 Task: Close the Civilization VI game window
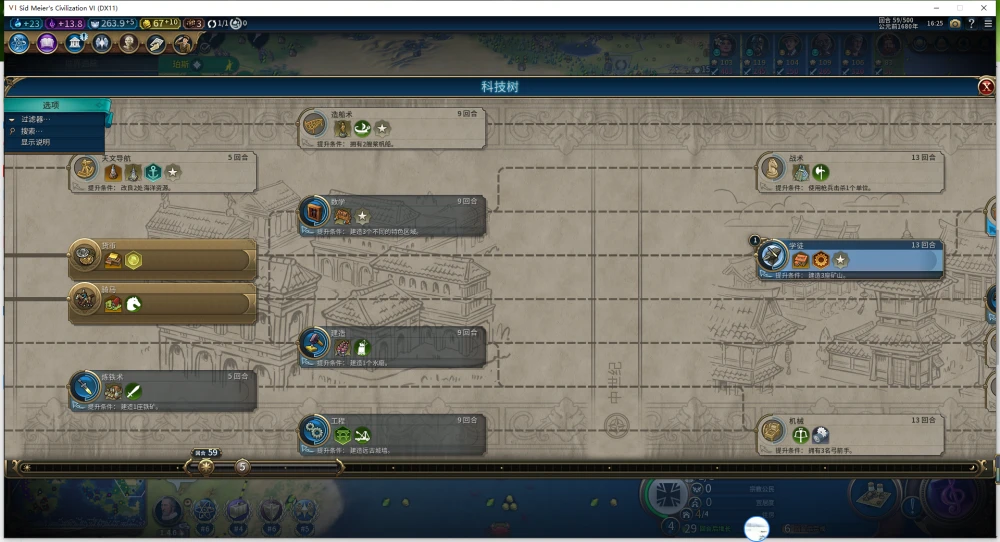pos(983,7)
